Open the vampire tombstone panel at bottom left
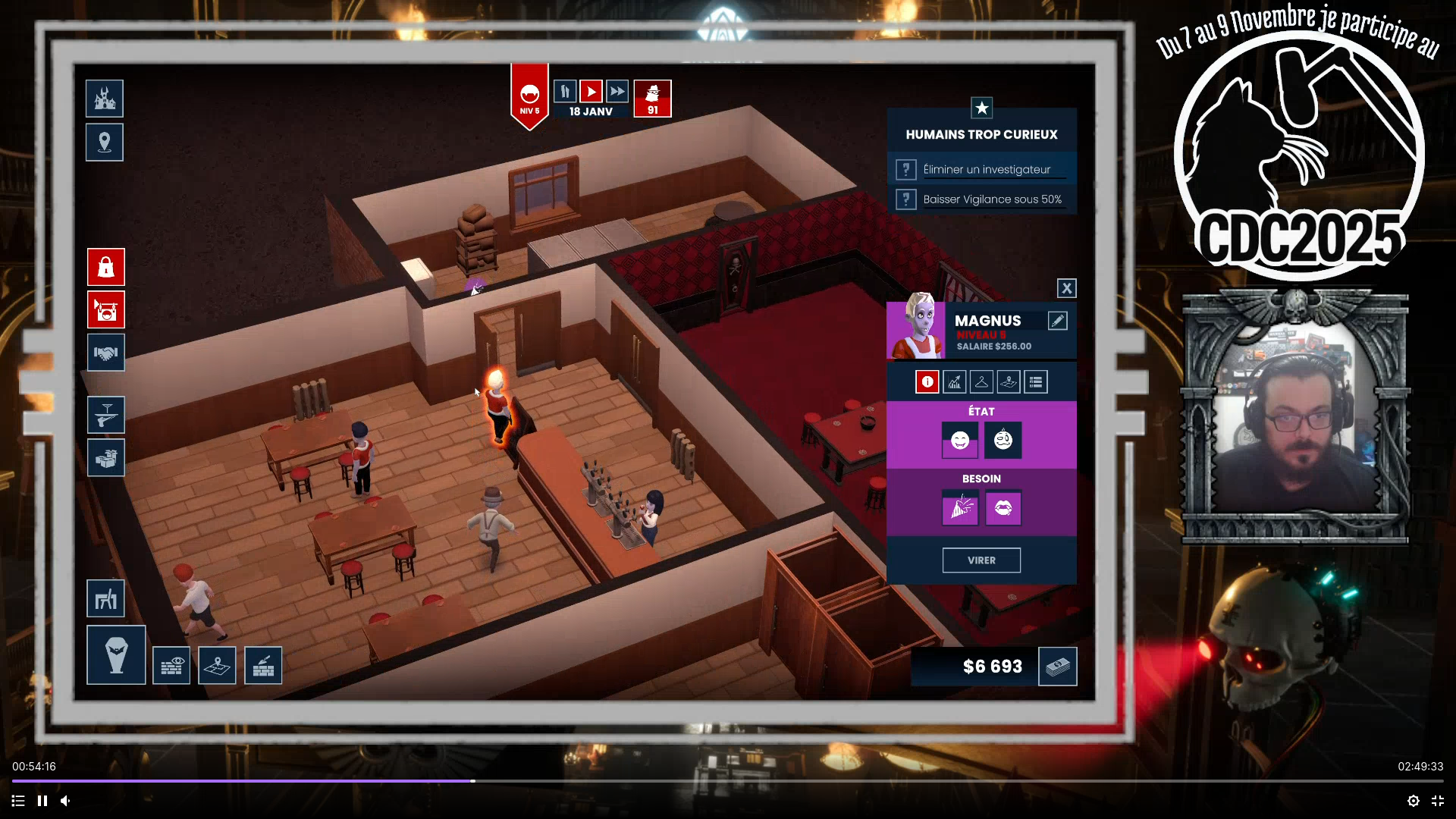Image resolution: width=1456 pixels, height=819 pixels. (115, 654)
